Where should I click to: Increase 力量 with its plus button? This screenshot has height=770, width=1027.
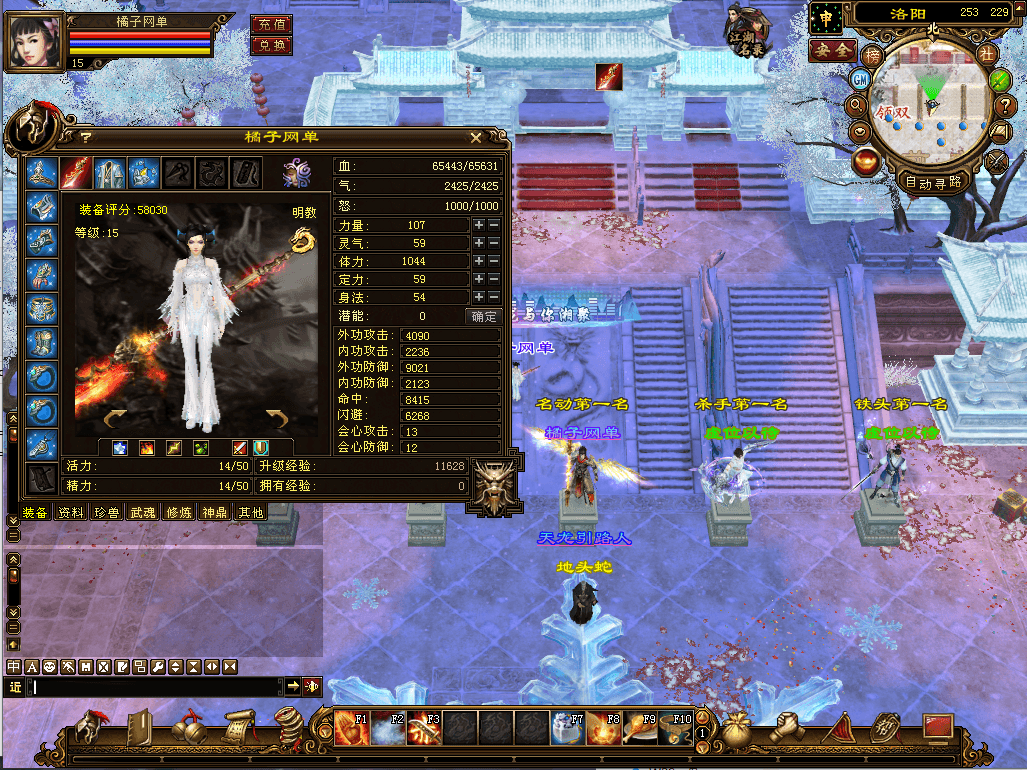(479, 226)
